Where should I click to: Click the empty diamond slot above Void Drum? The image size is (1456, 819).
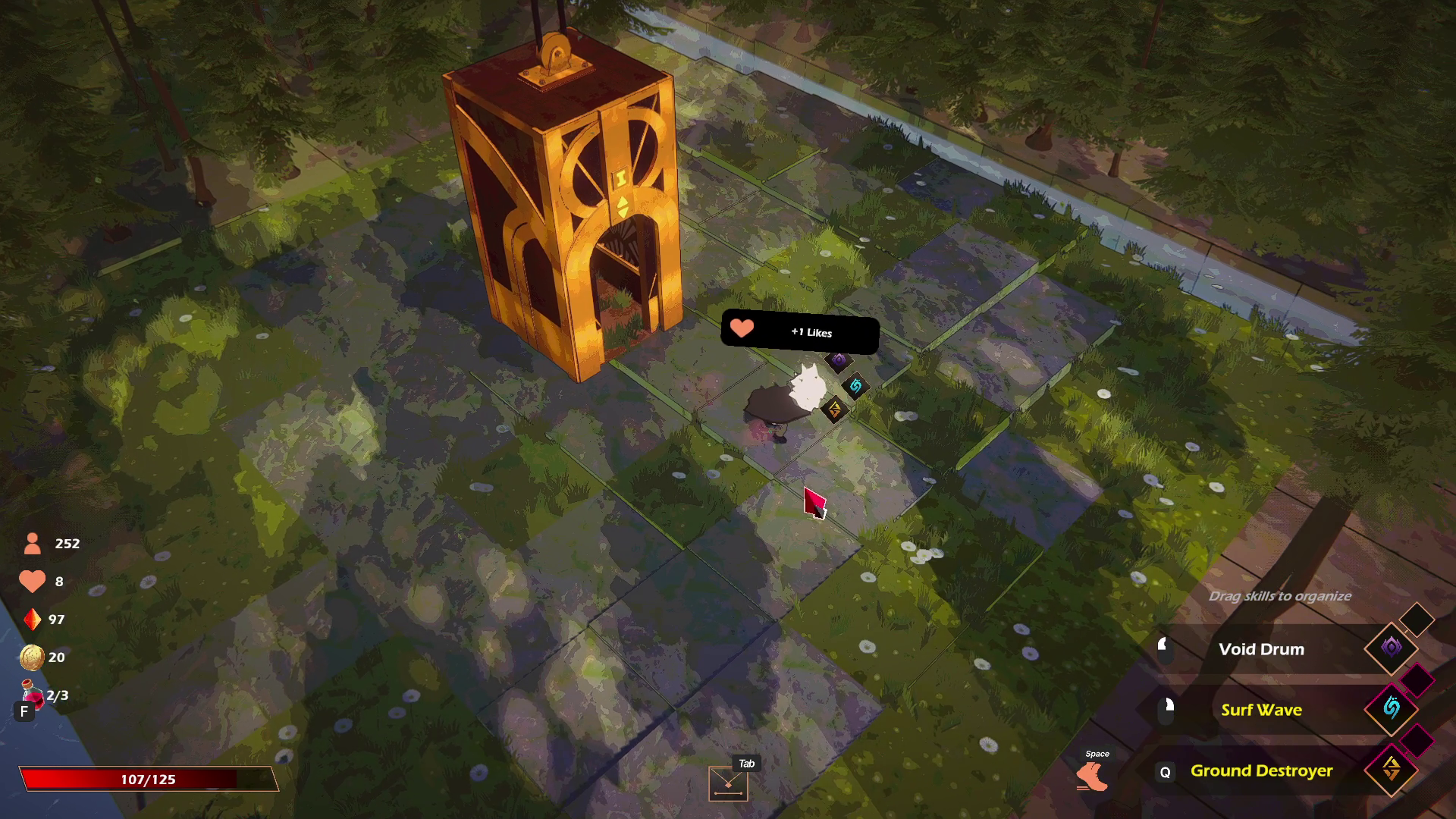click(1416, 619)
